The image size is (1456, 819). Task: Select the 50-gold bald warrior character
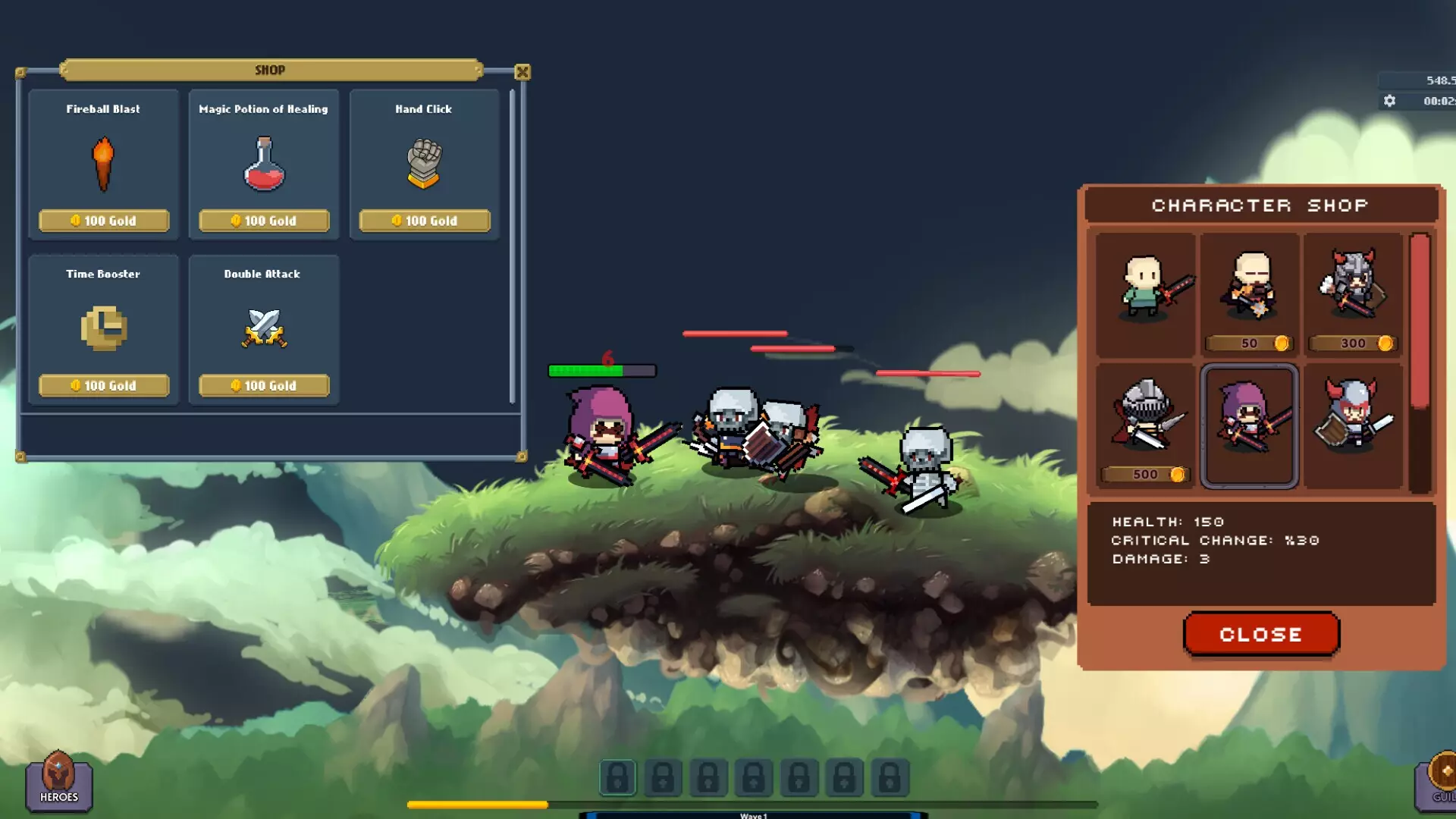(1250, 296)
